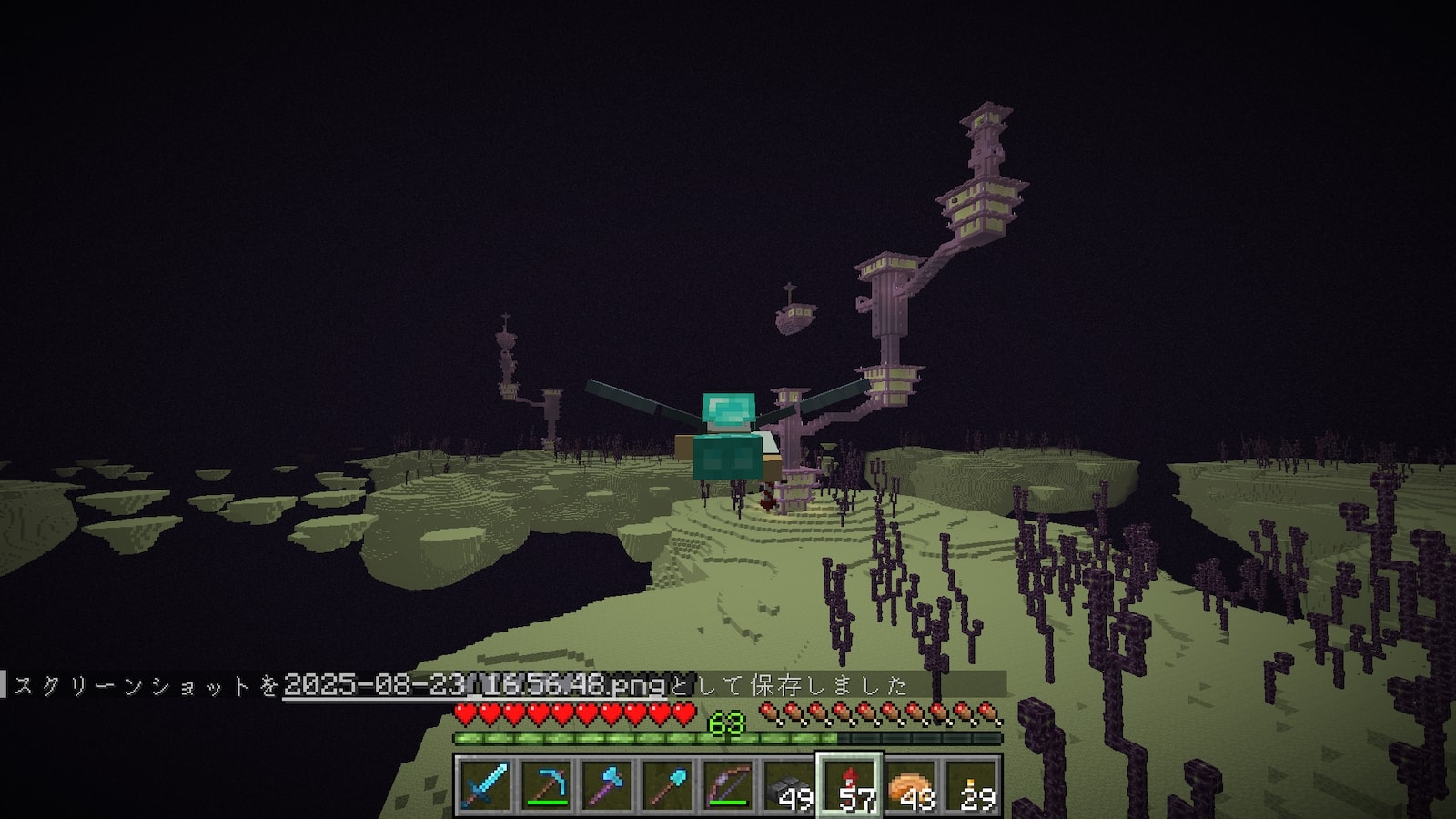
Task: Choose the orange pie food stack of 43
Action: click(911, 784)
